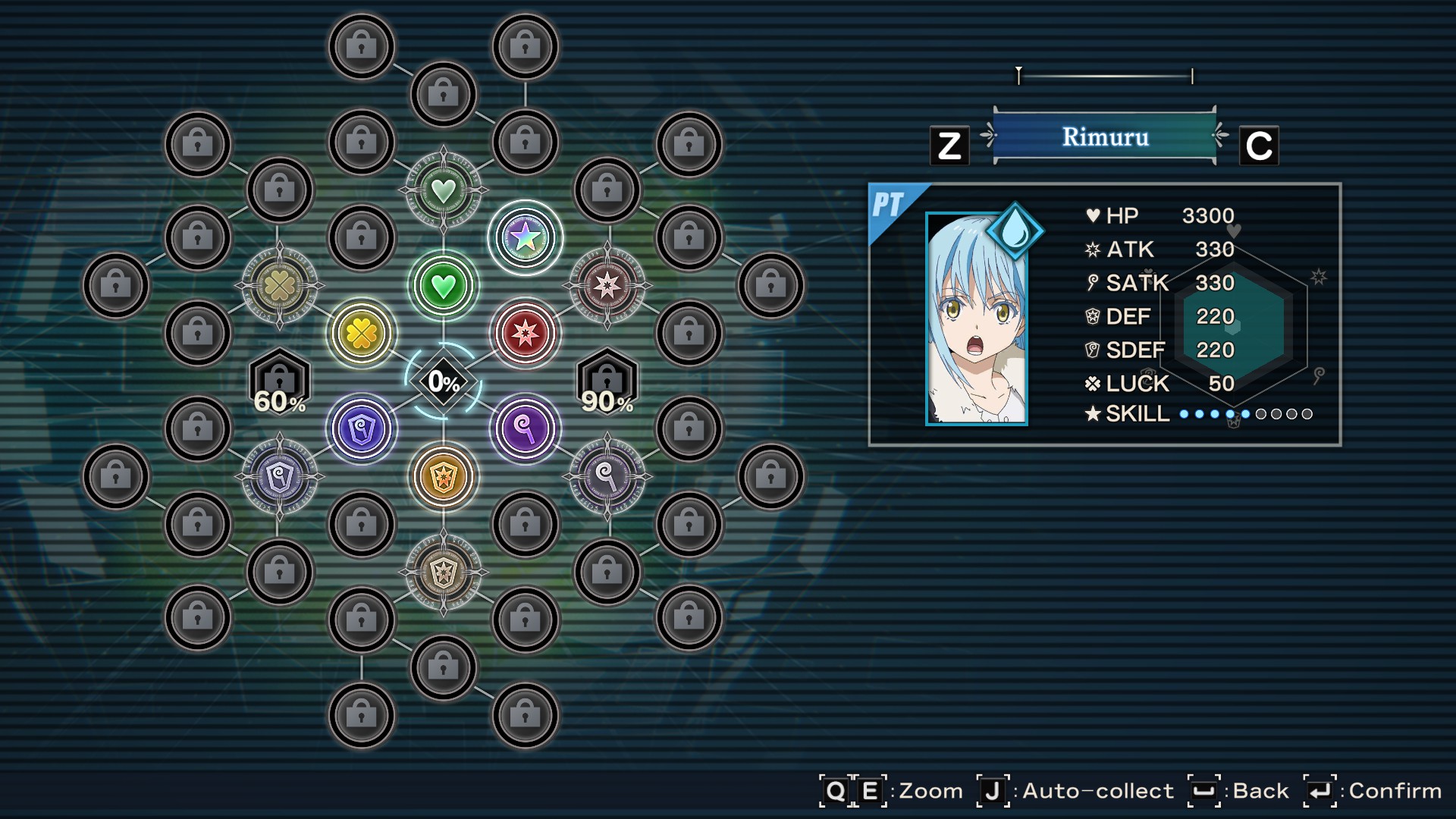Select the faded starburst emblem node
The image size is (1456, 819).
pos(607,286)
